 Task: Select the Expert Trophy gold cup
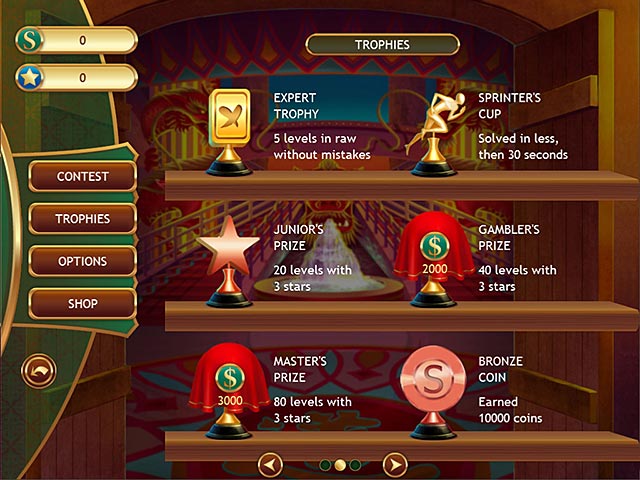point(229,128)
